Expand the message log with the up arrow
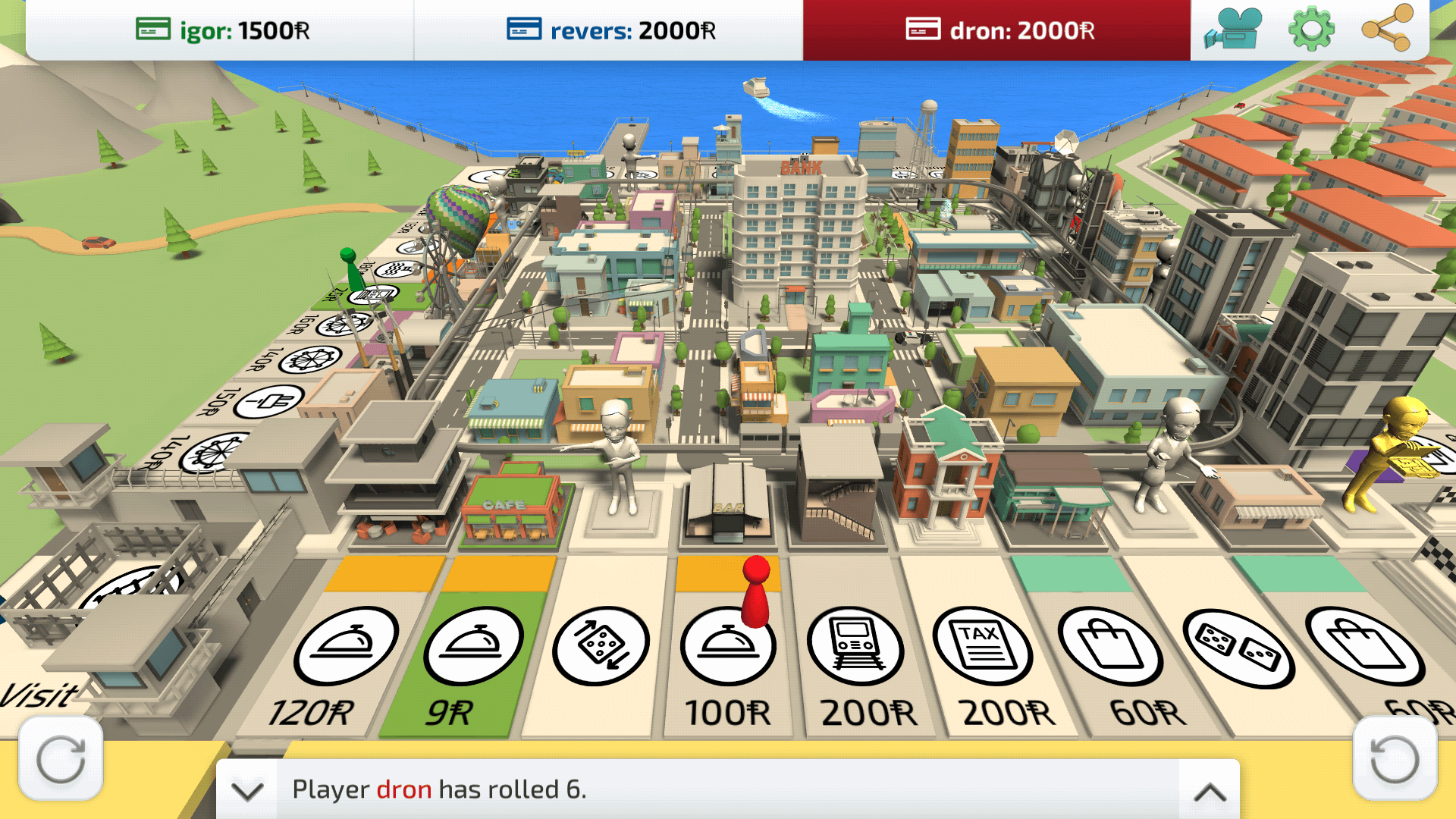This screenshot has width=1456, height=819. (x=1210, y=791)
